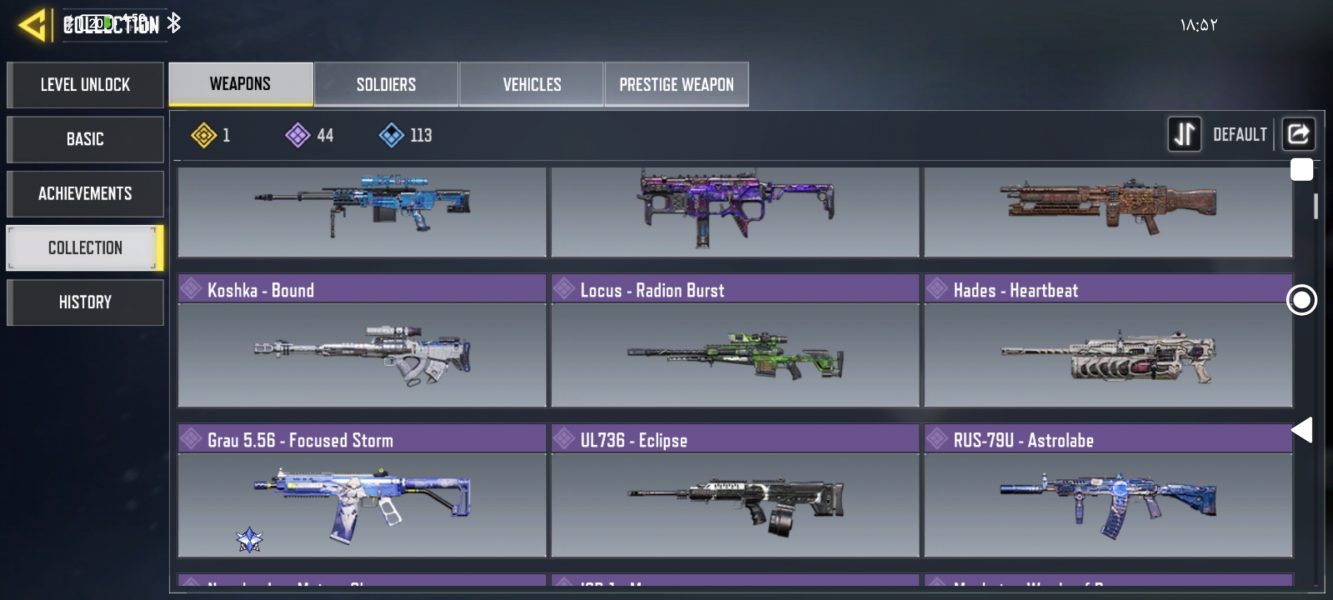Filter by the blue rare rarity icon
The height and width of the screenshot is (600, 1333).
click(392, 135)
